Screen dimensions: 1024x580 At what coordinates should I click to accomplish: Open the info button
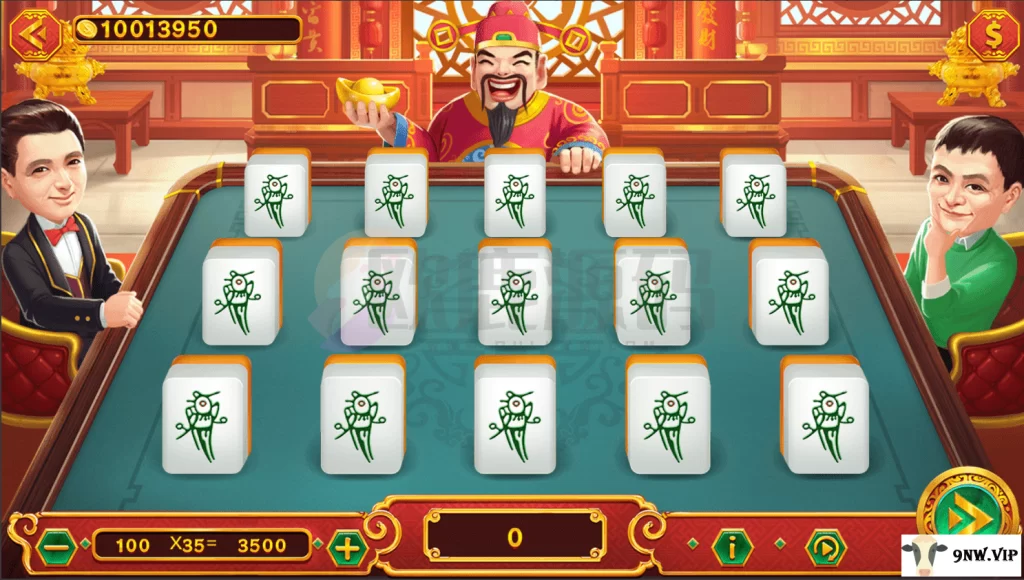pyautogui.click(x=732, y=546)
